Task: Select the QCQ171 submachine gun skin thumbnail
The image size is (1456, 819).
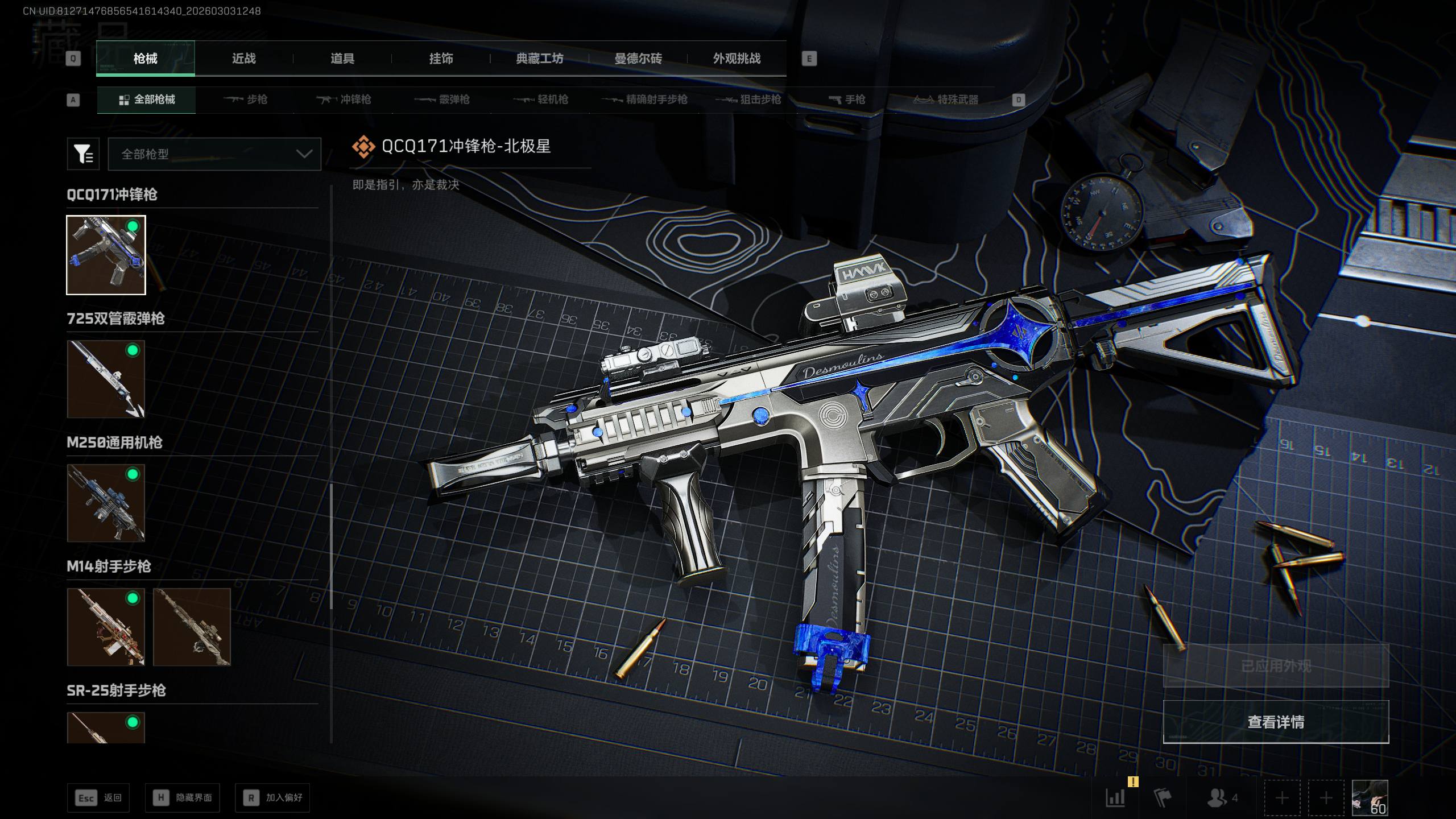Action: 106,255
